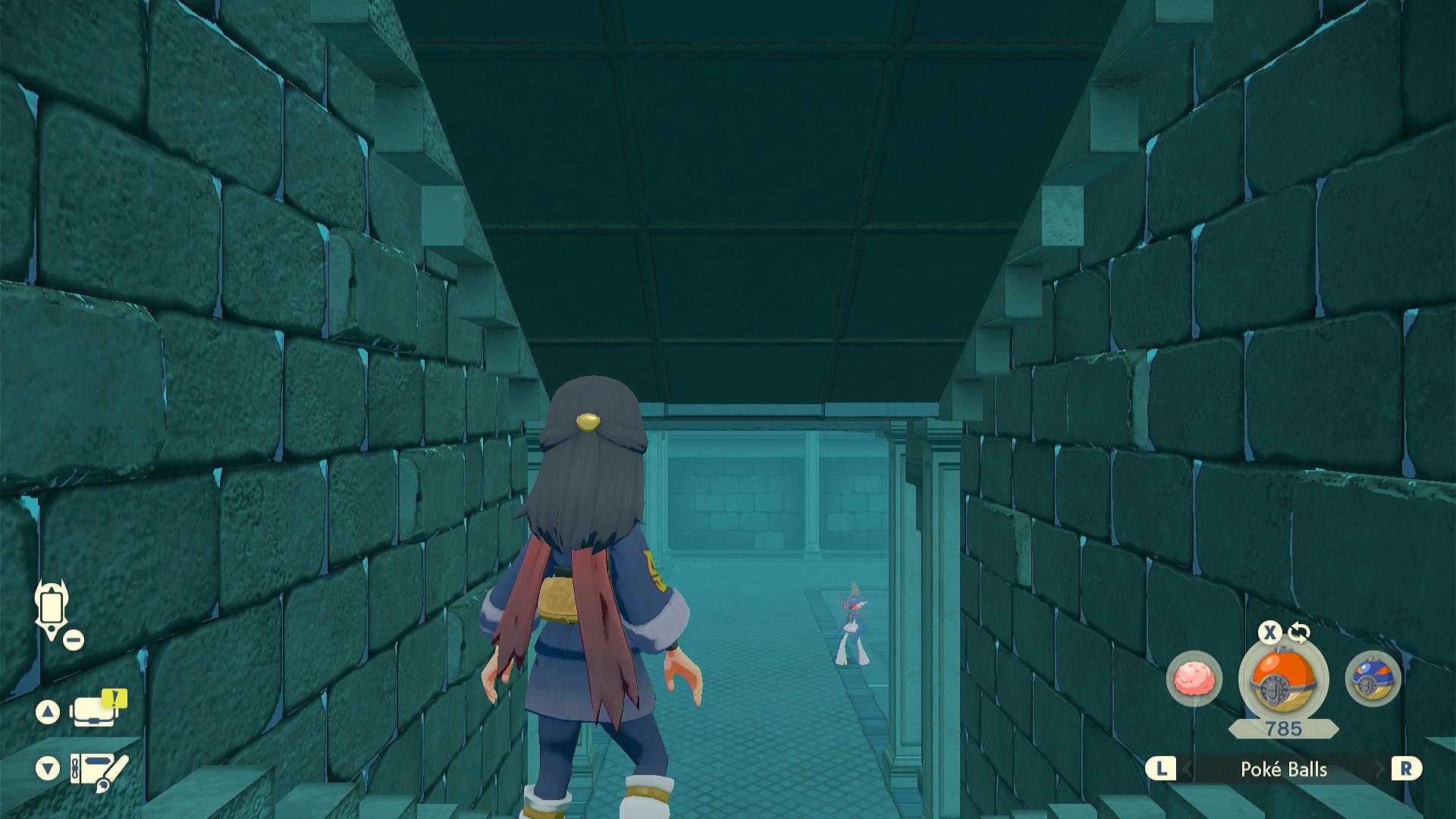
Task: Open the Pokédex notebook and brush icon
Action: click(x=99, y=770)
